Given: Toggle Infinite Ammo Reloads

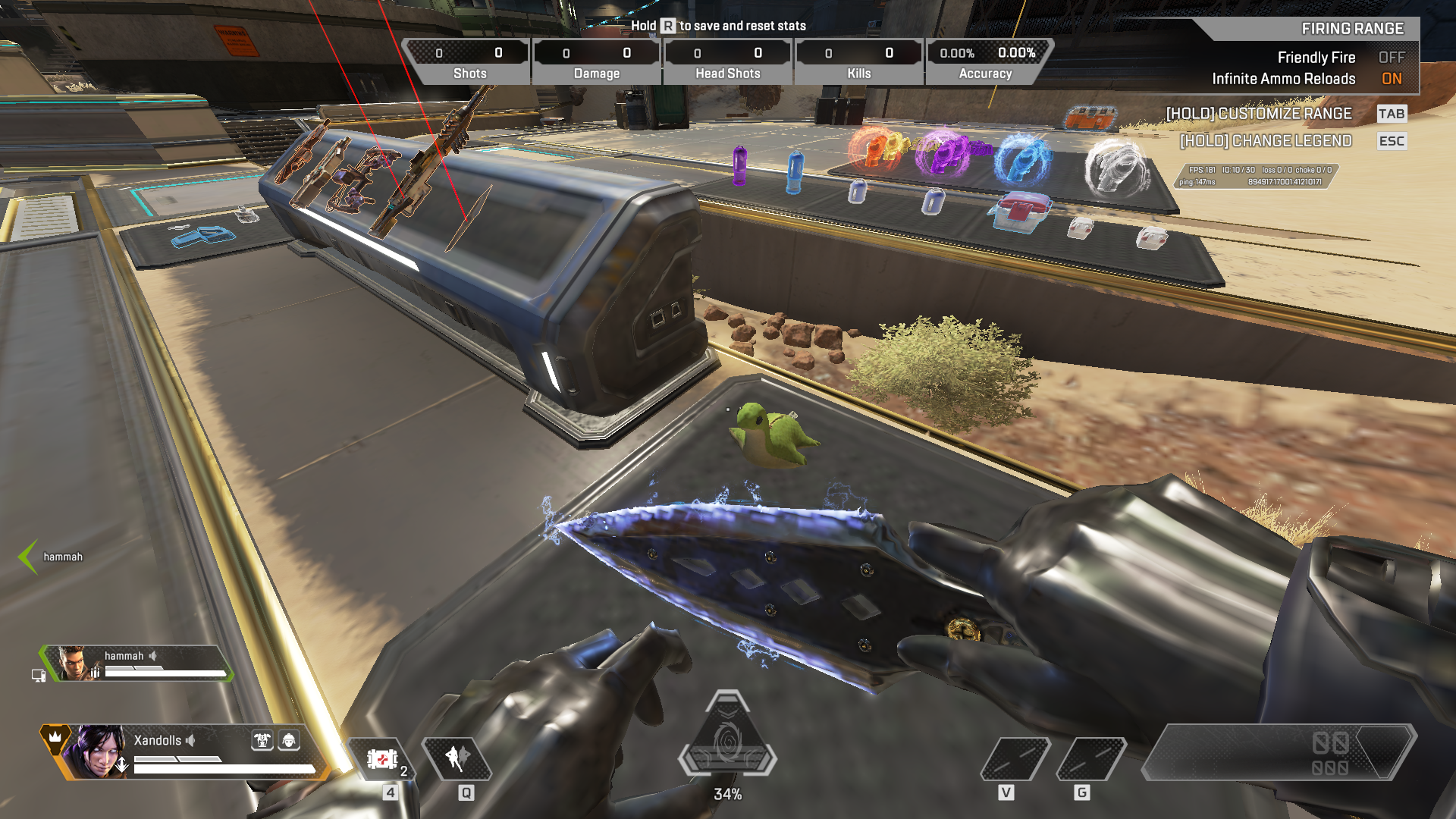Looking at the screenshot, I should click(1391, 79).
